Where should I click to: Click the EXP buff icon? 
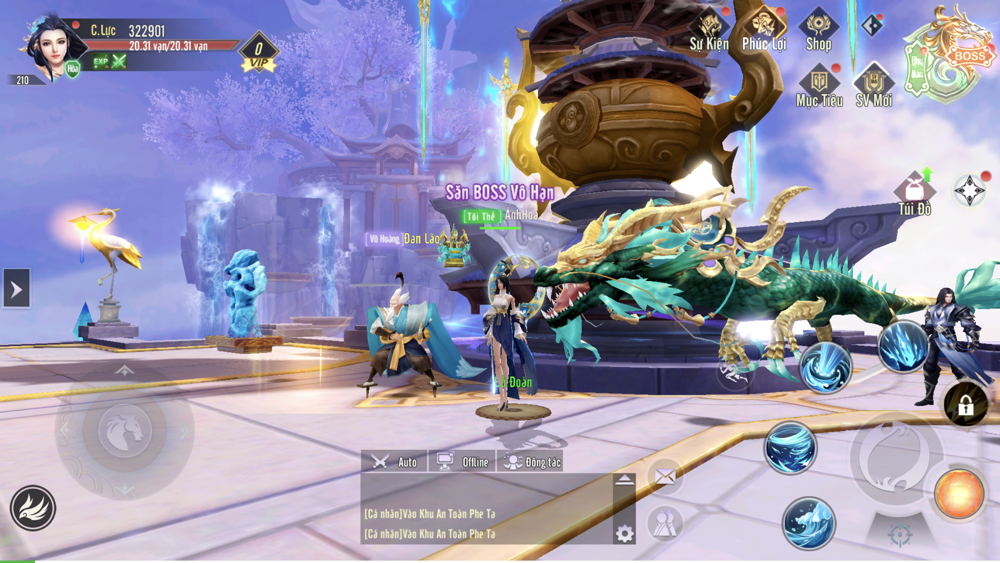[100, 62]
